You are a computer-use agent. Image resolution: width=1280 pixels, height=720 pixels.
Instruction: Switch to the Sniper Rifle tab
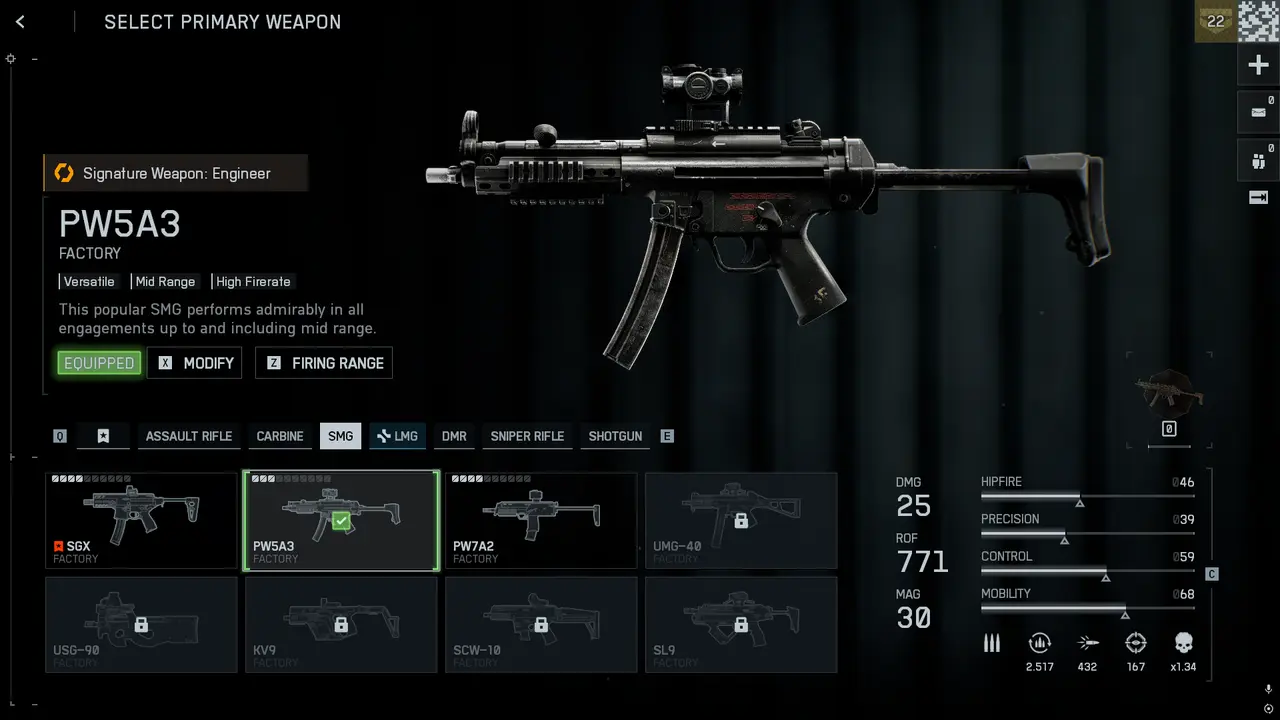click(x=527, y=436)
